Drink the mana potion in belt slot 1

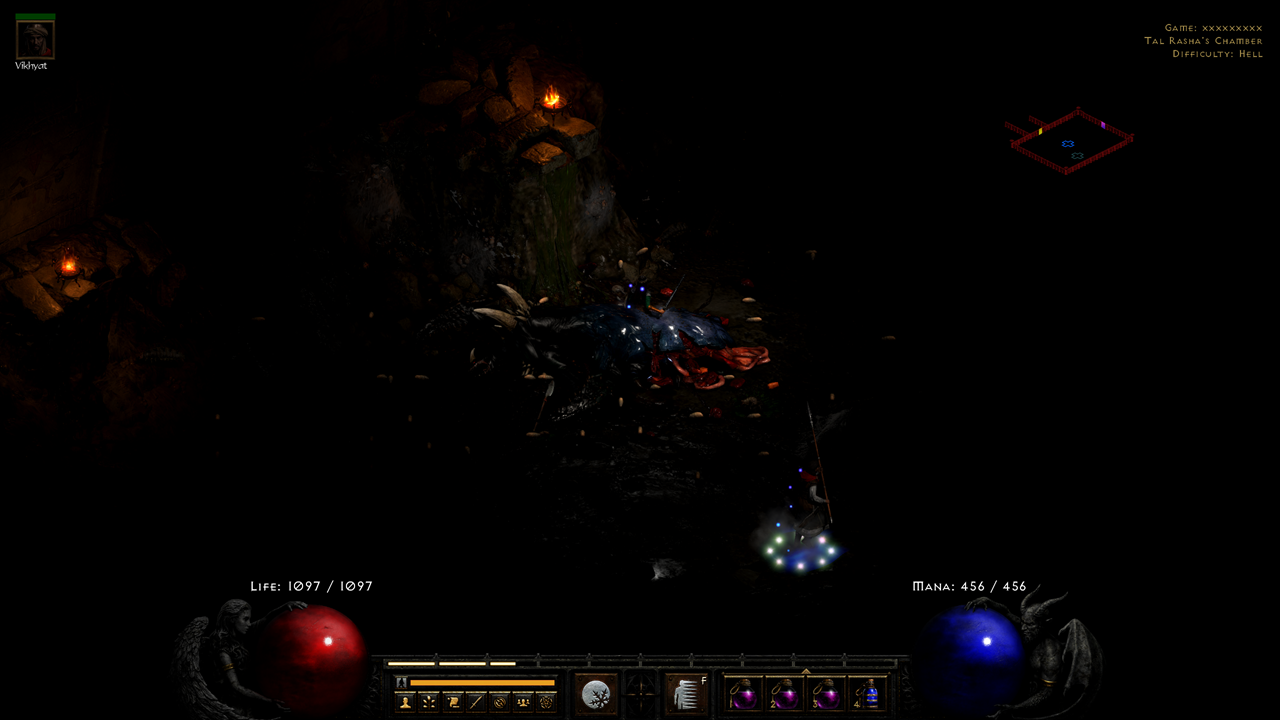point(746,695)
